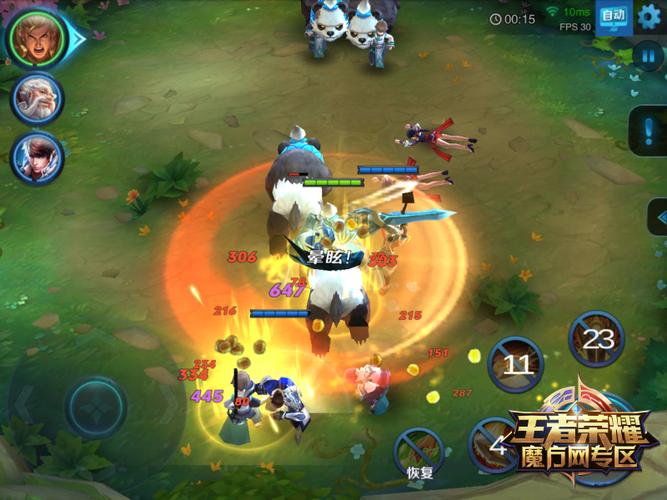
Task: Use the 恢复 recovery skill
Action: point(420,448)
